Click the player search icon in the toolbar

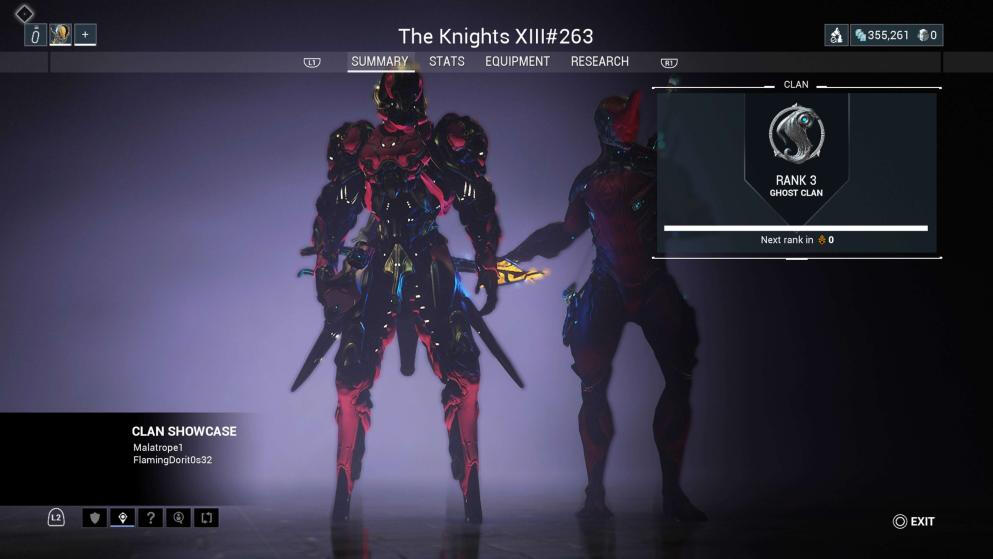(x=179, y=518)
